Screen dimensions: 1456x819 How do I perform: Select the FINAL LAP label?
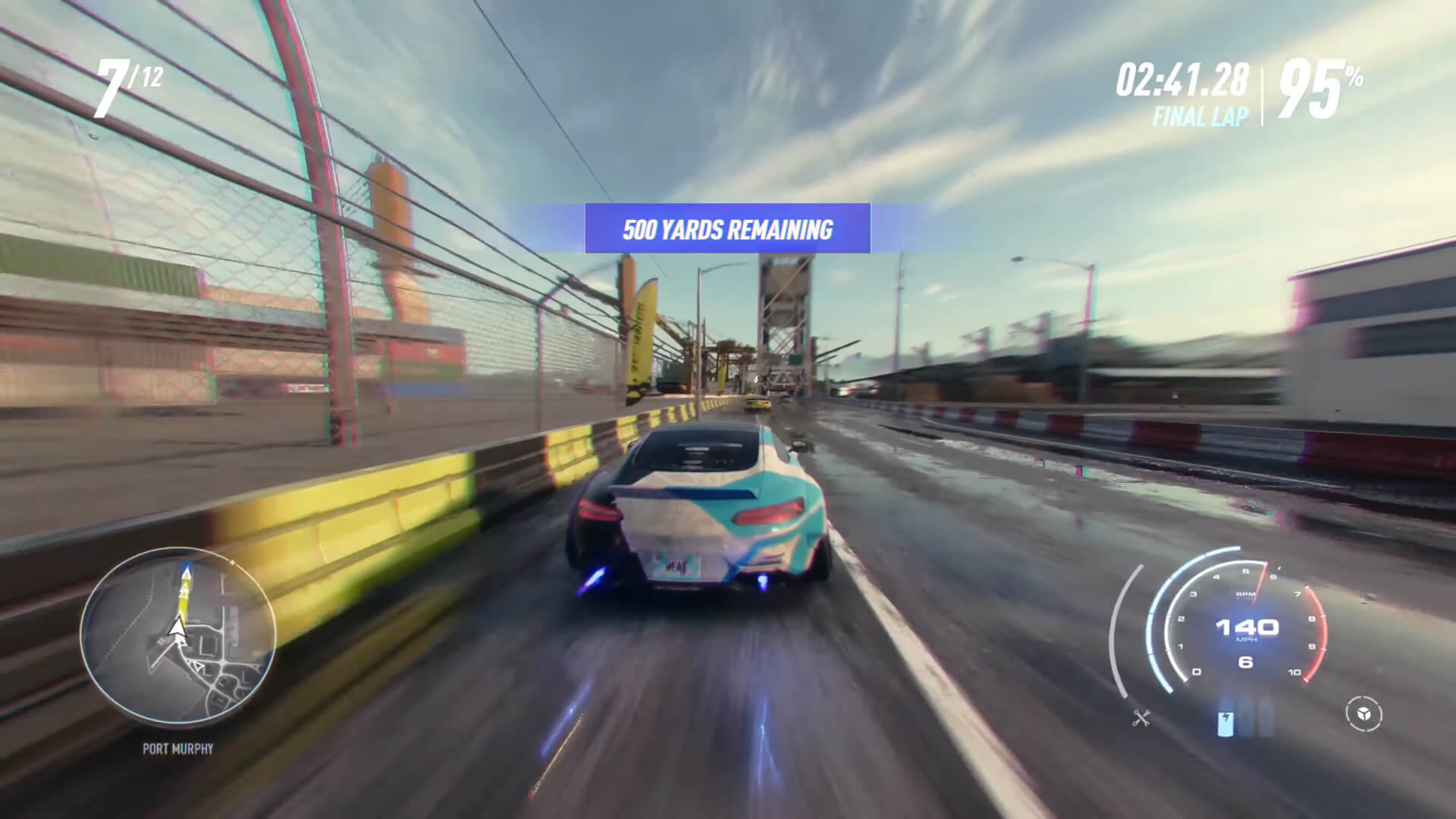(1199, 116)
